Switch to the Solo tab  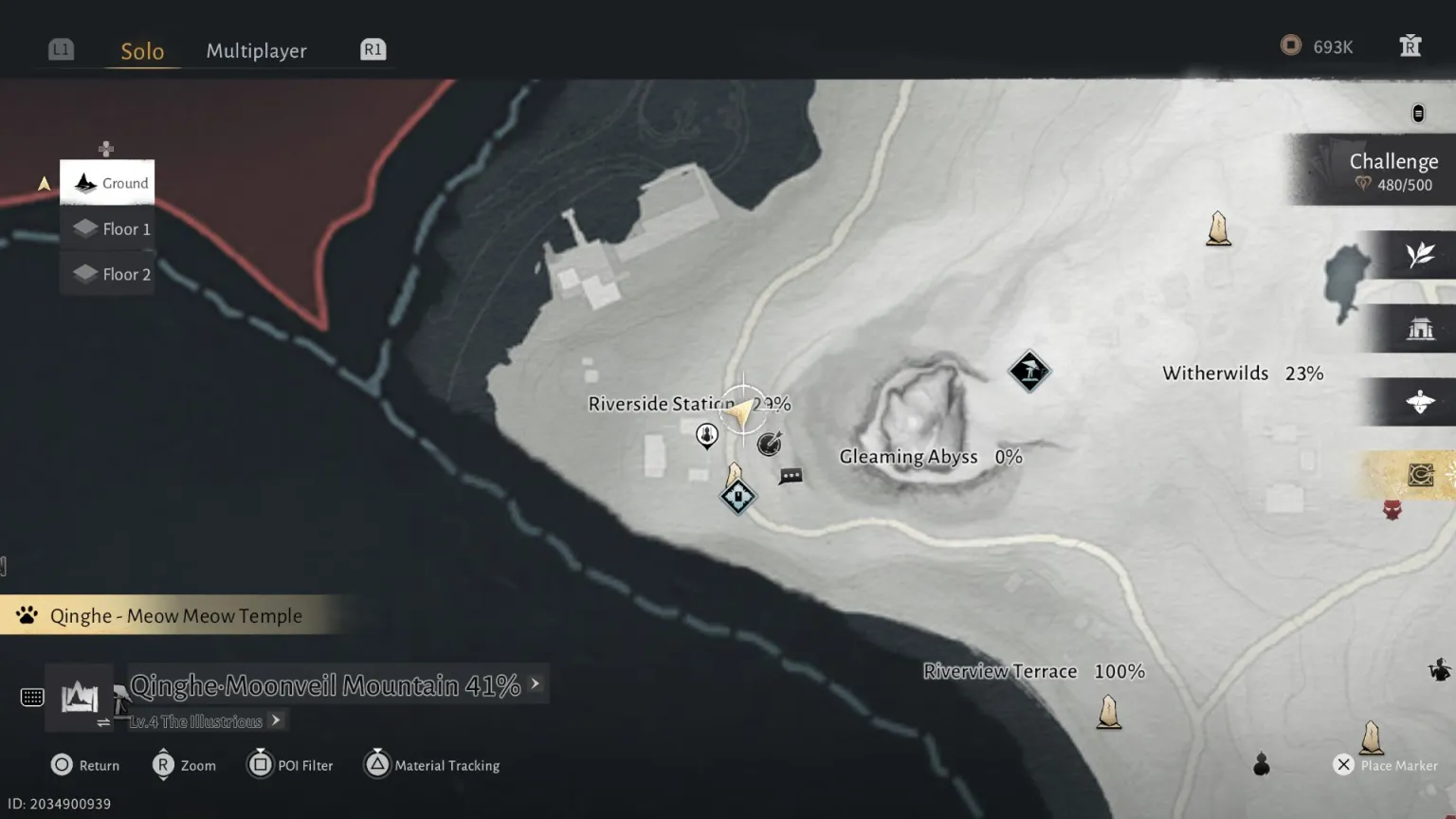coord(142,51)
